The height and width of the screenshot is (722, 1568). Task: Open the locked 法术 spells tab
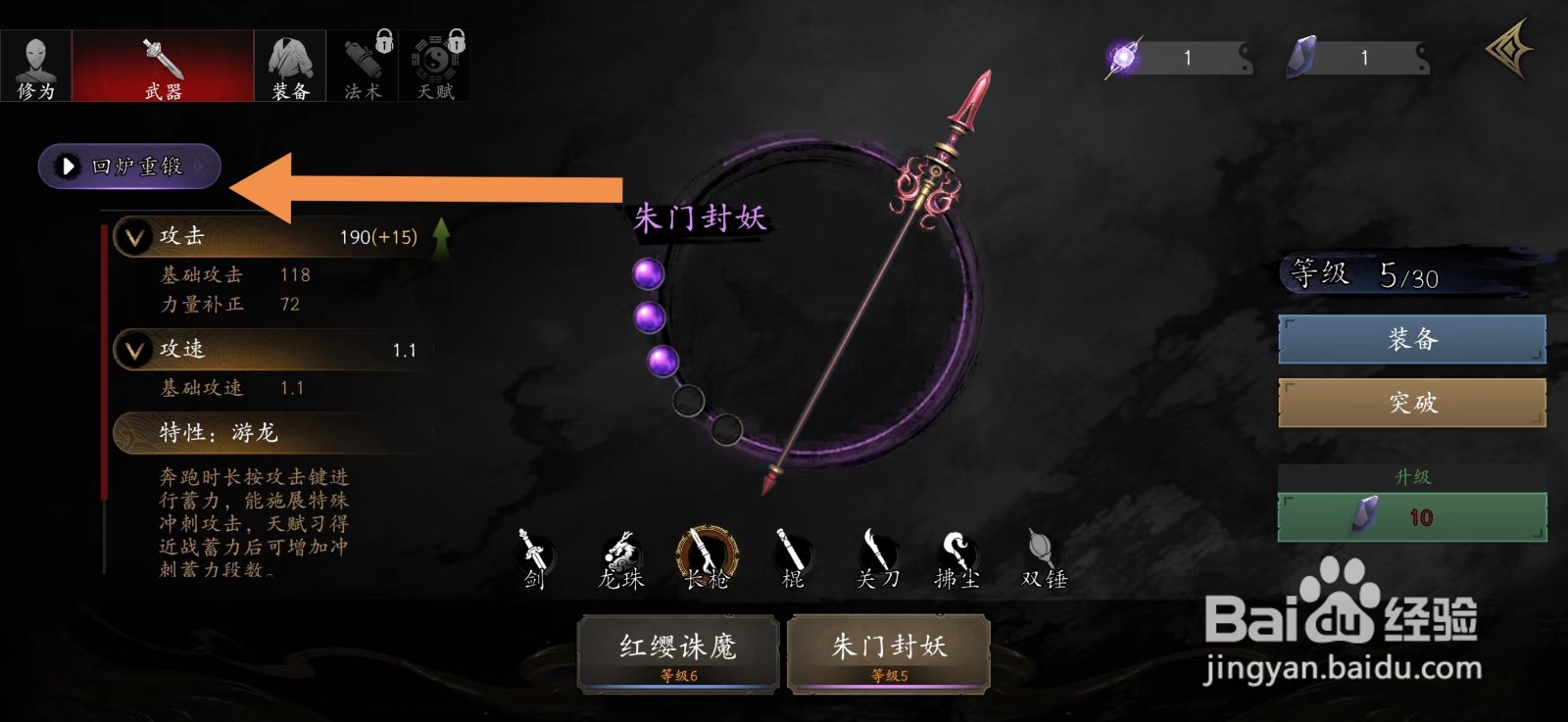[361, 65]
